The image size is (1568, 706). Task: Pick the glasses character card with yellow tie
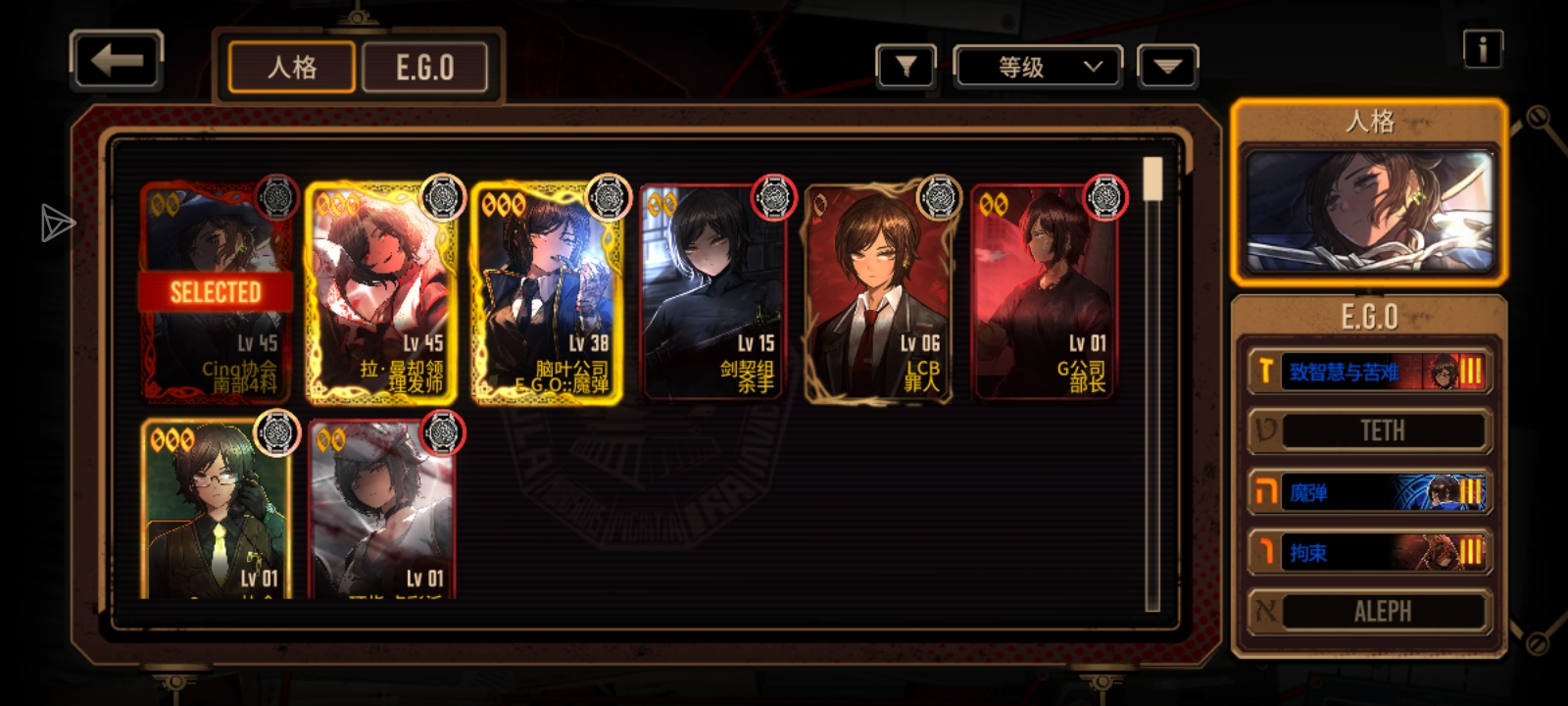click(x=217, y=510)
